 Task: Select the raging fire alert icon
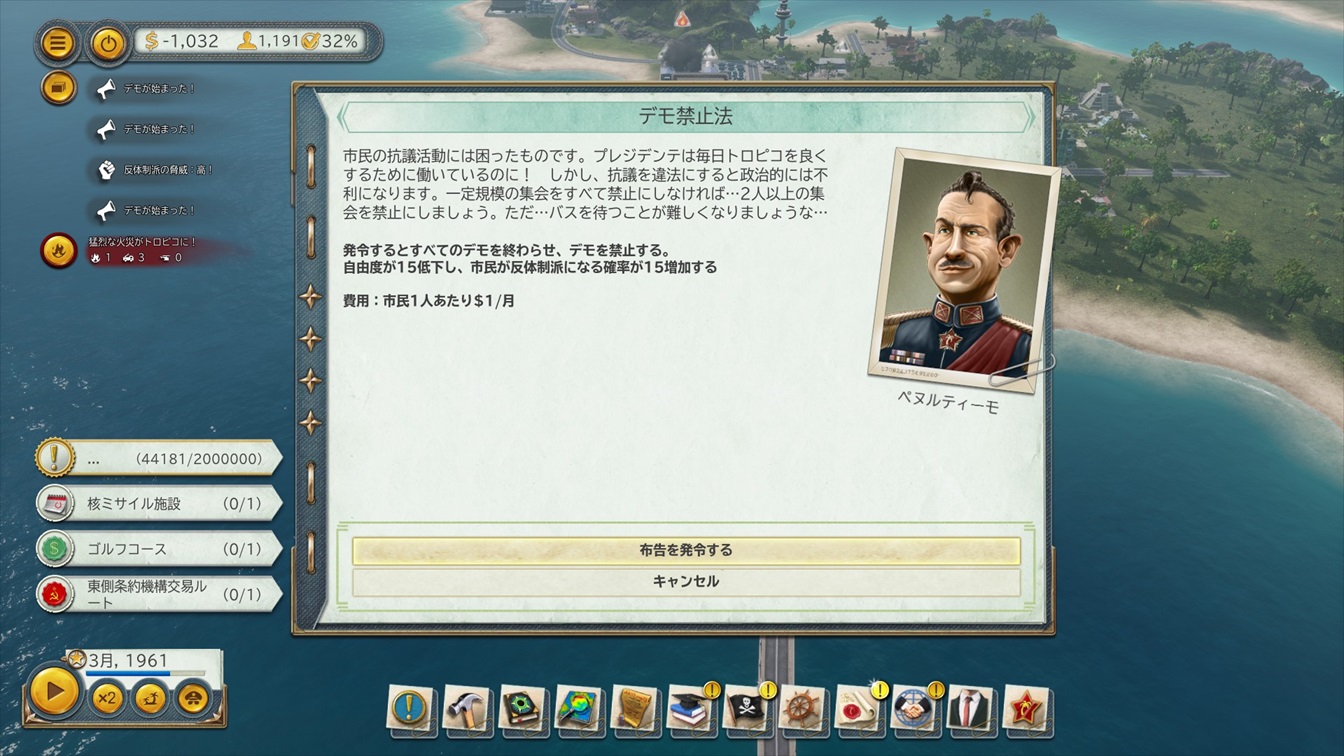coord(59,249)
